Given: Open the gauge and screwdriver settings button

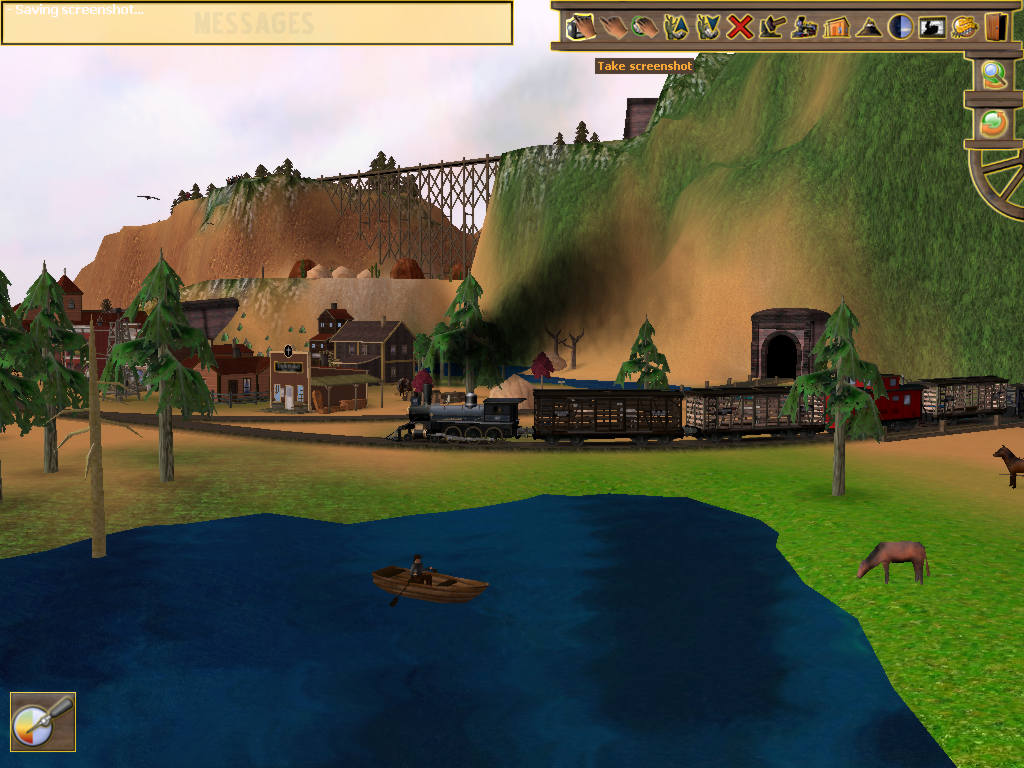Looking at the screenshot, I should [42, 721].
